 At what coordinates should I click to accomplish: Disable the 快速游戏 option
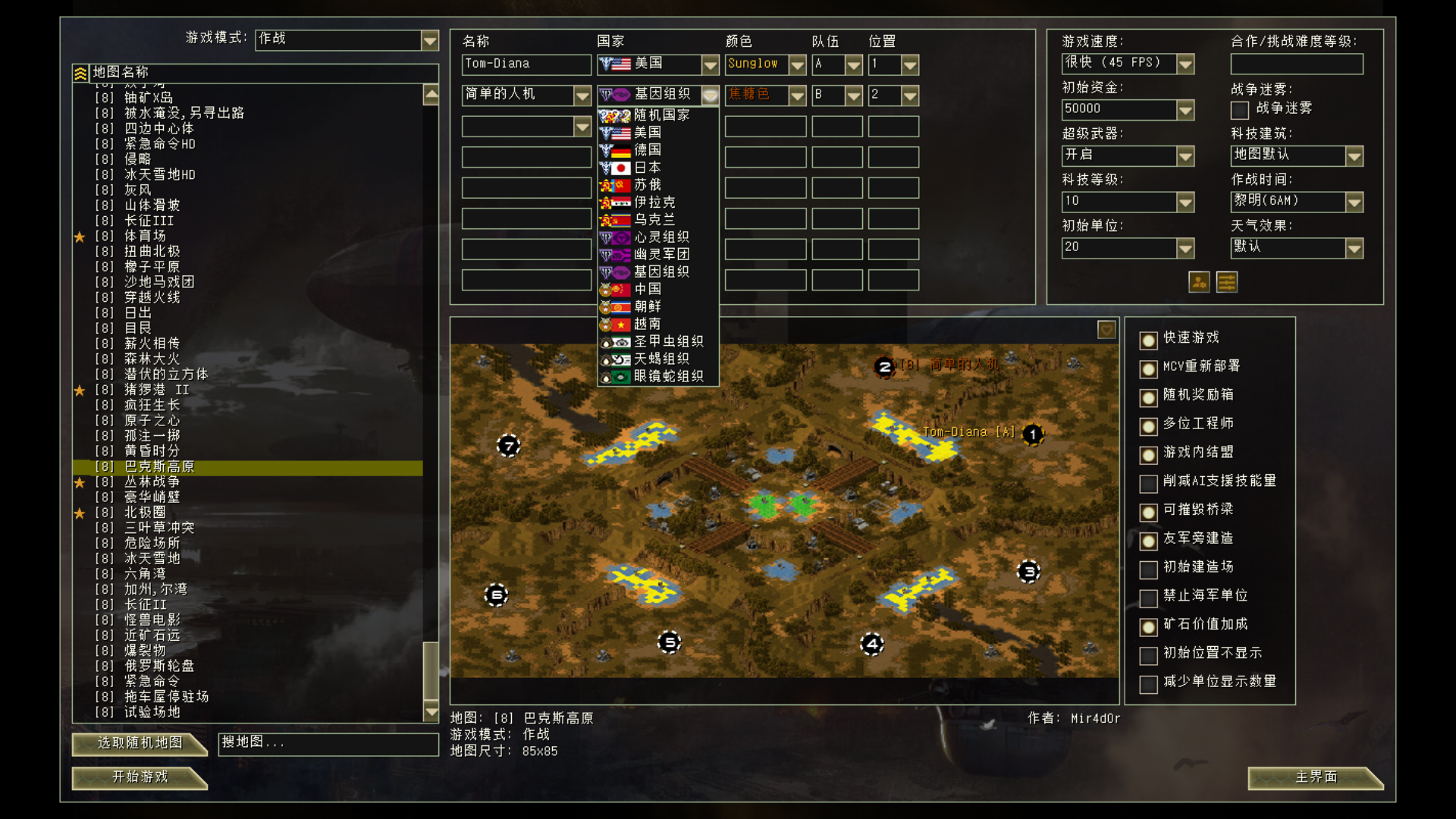(1147, 340)
